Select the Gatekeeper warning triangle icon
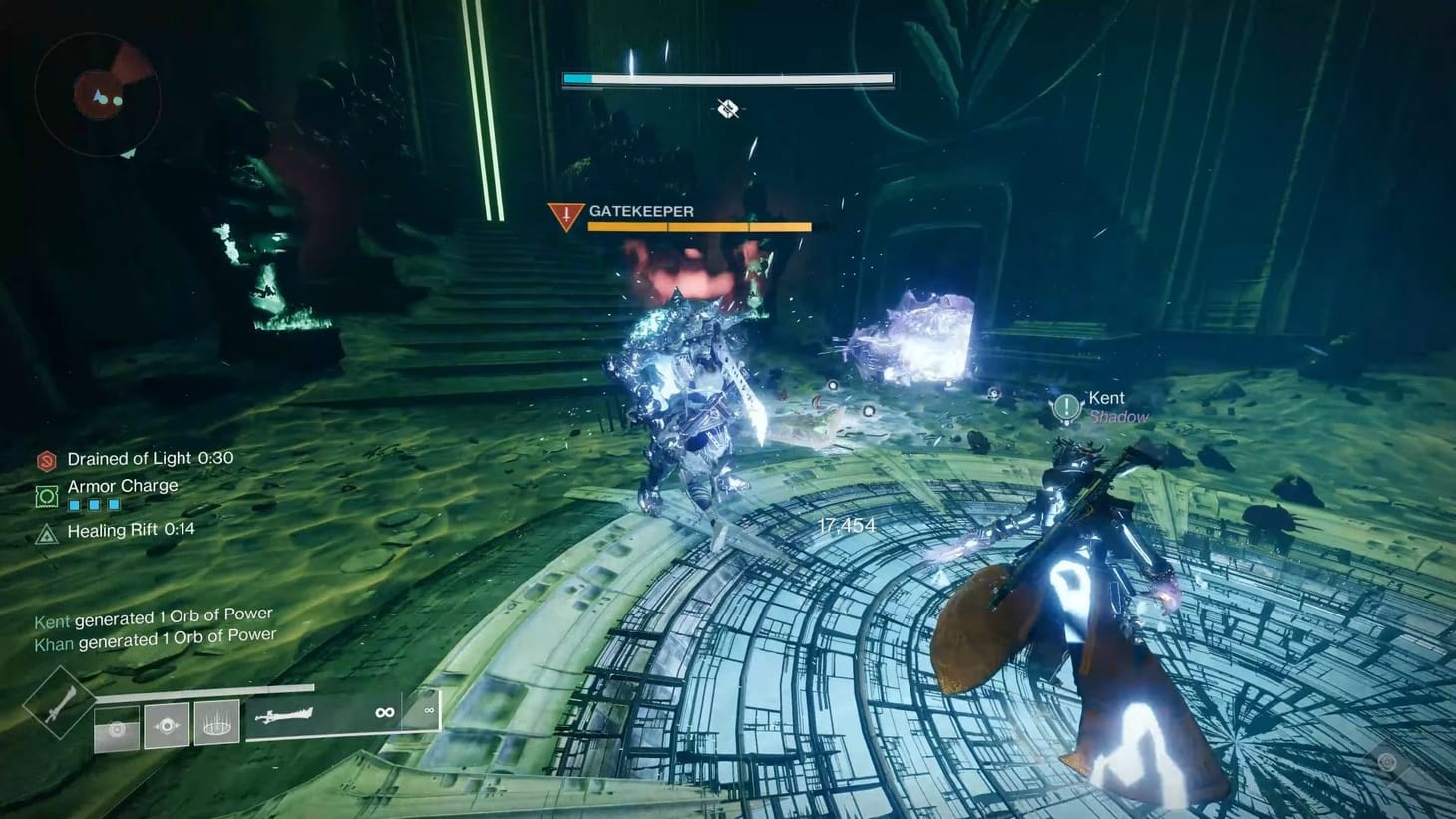Viewport: 1456px width, 819px height. [564, 211]
